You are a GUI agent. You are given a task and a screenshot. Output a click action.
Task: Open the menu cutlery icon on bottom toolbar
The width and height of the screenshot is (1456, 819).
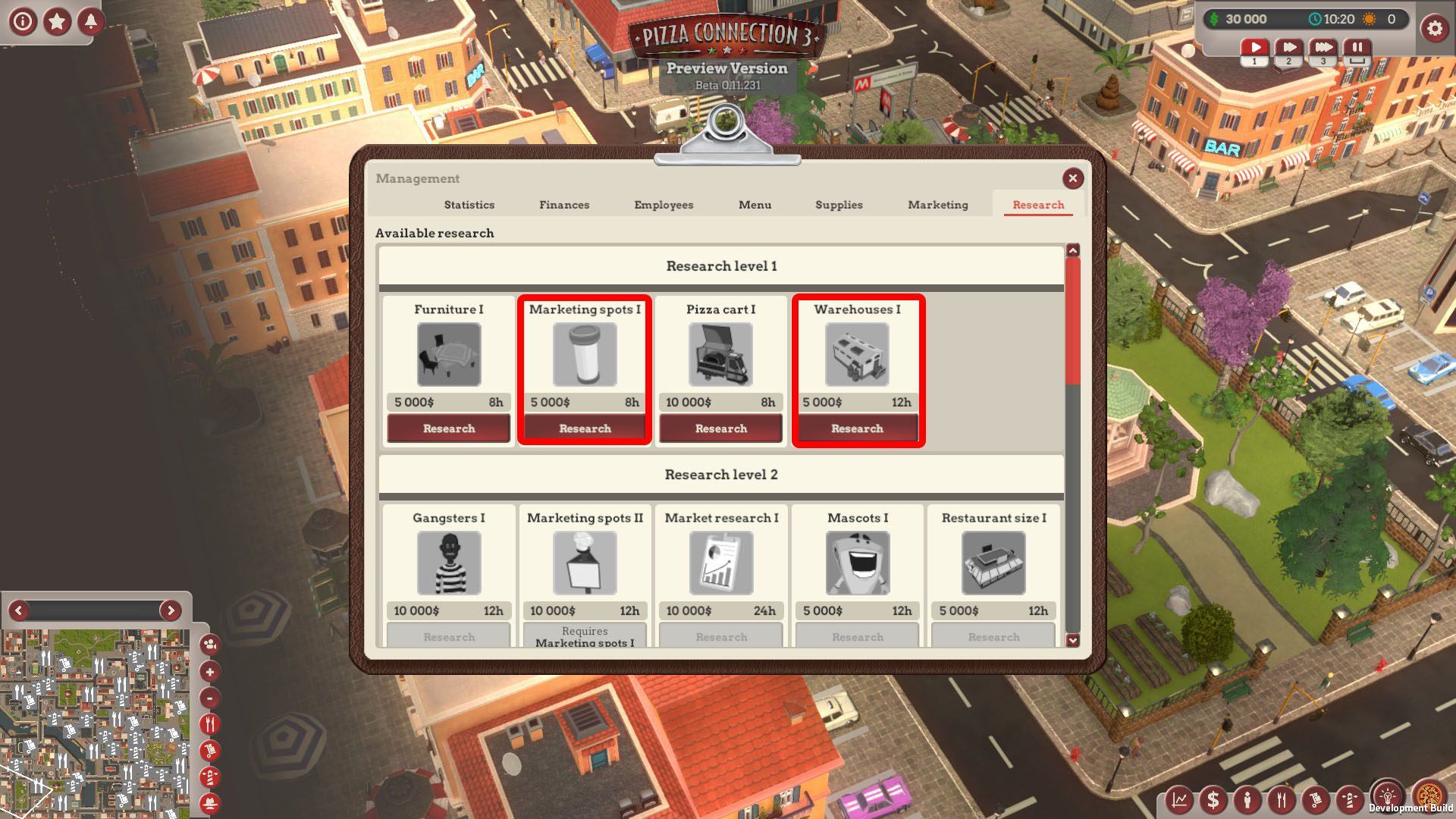(x=1282, y=799)
